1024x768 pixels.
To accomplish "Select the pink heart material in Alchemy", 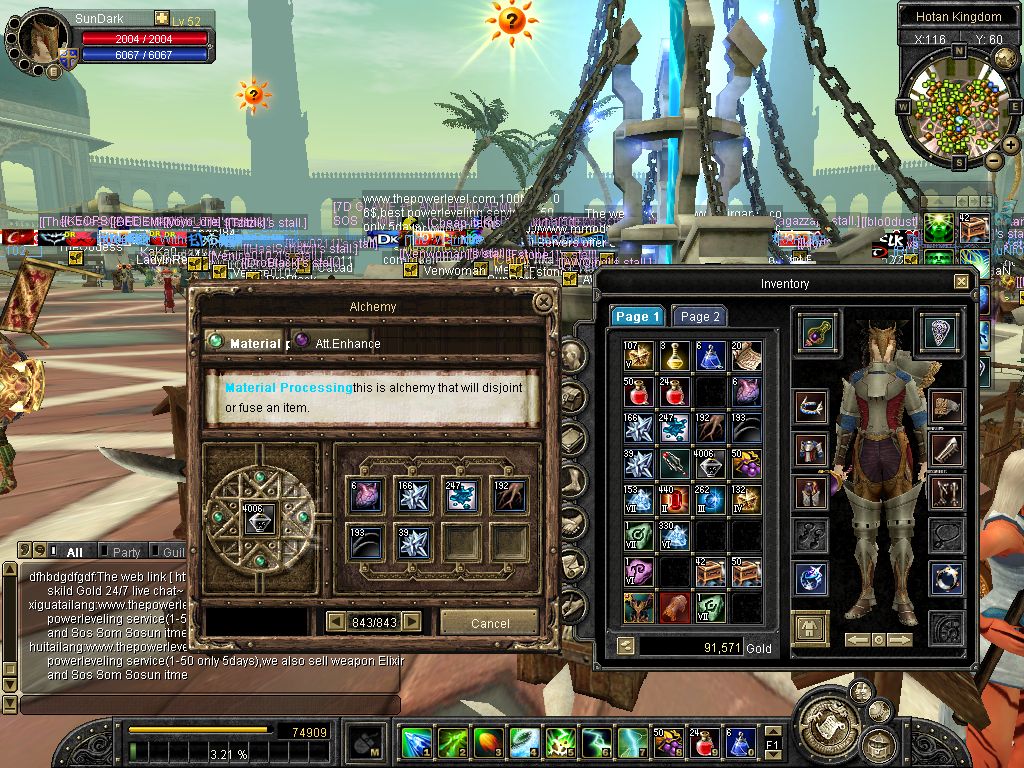I will (367, 495).
